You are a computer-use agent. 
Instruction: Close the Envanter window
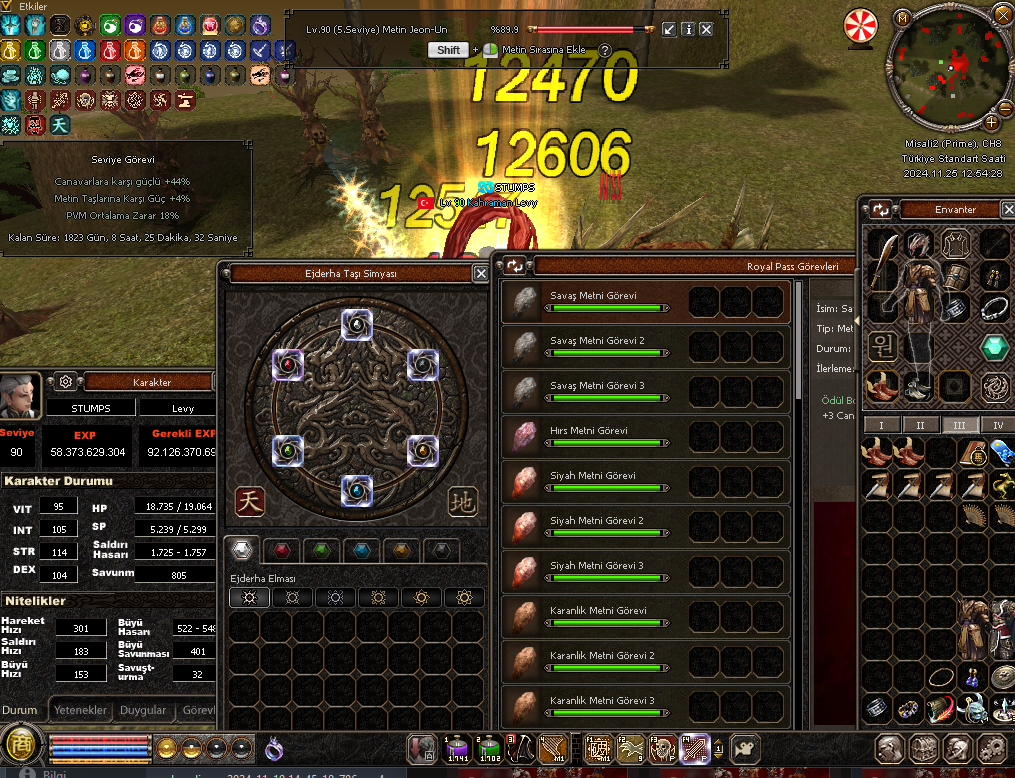click(x=1009, y=209)
